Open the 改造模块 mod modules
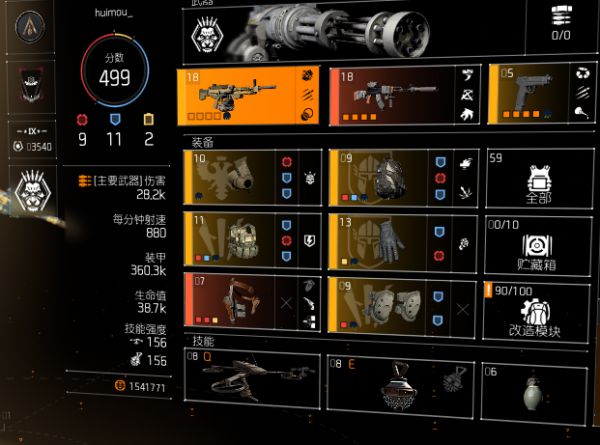This screenshot has height=445, width=600. [538, 304]
